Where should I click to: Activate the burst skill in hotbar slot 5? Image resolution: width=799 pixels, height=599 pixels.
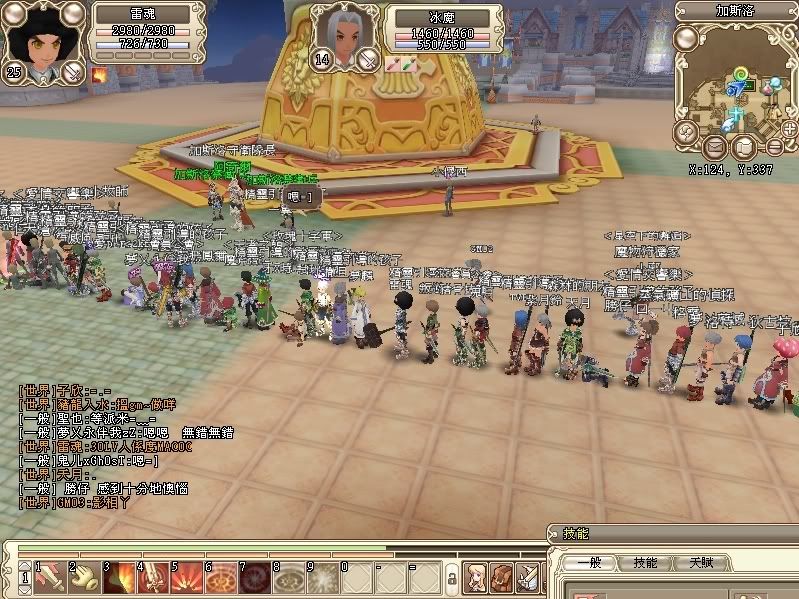(x=187, y=577)
